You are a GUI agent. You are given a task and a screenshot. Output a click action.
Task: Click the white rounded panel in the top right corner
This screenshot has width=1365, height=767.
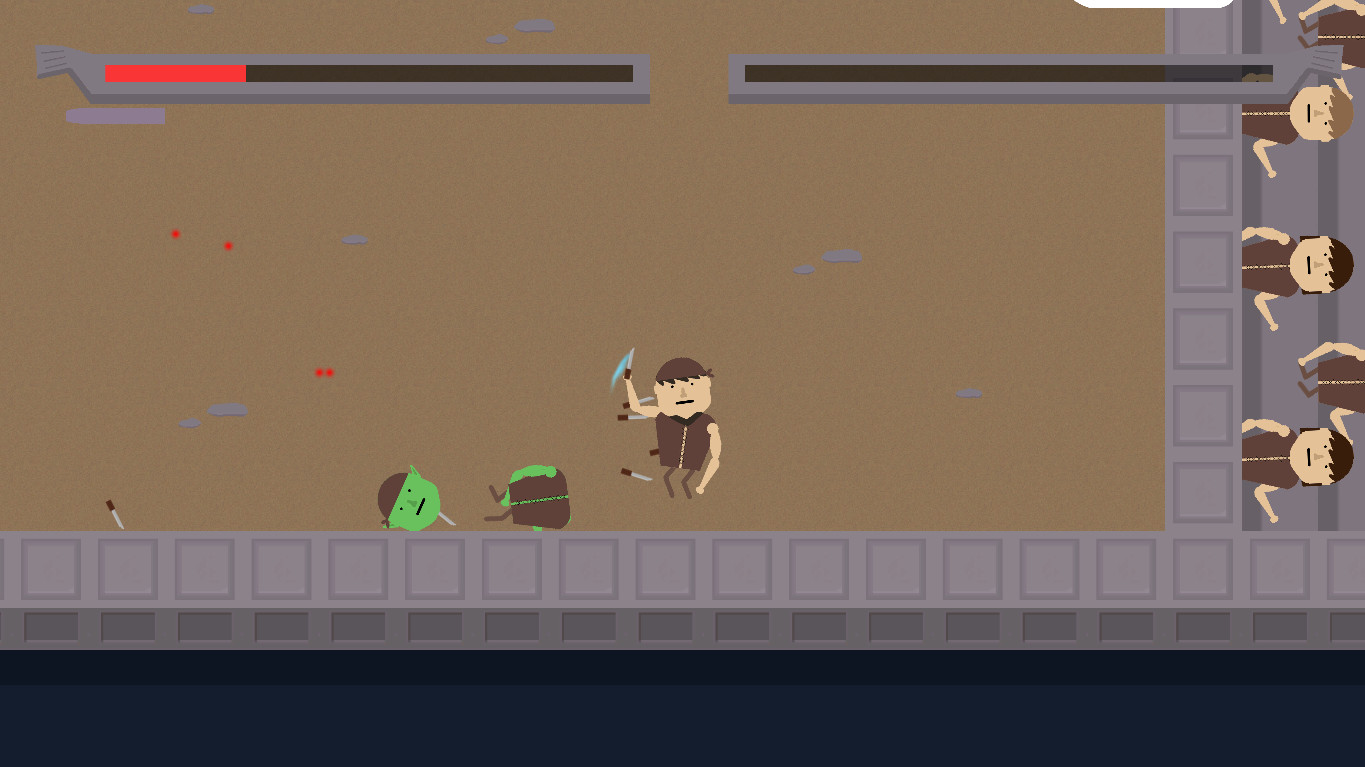(x=1155, y=3)
